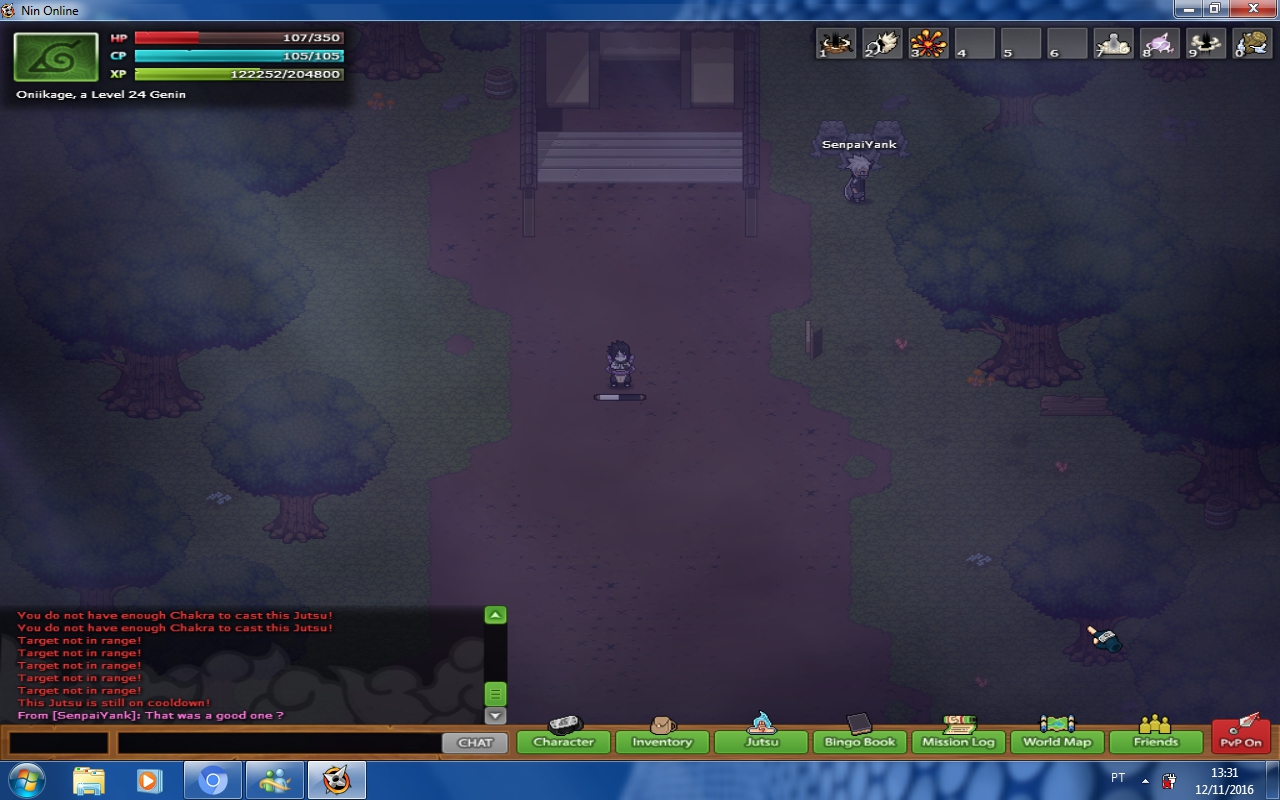This screenshot has width=1280, height=800.
Task: Activate the smoke cloud jutsu in slot 7
Action: (x=1113, y=43)
